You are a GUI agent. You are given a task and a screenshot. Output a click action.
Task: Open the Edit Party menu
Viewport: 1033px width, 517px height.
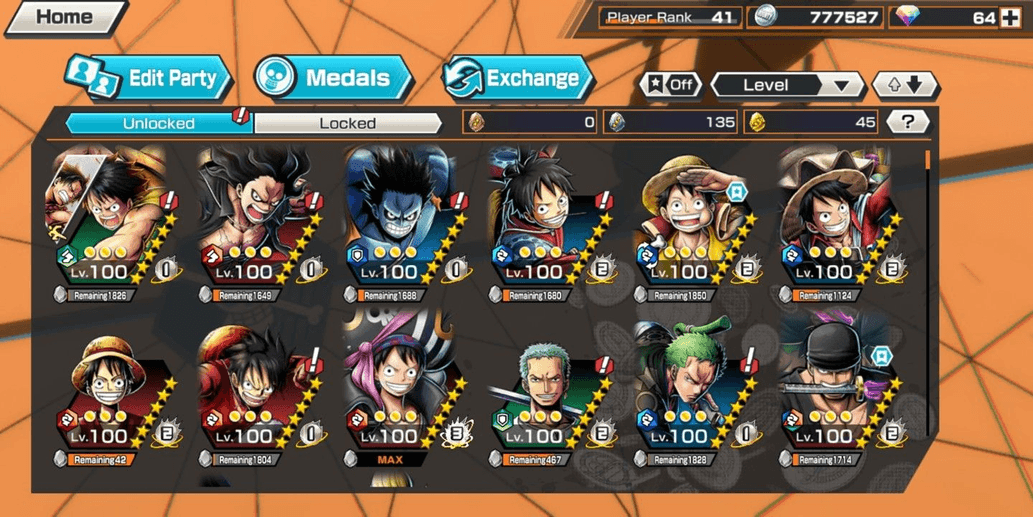click(x=150, y=79)
